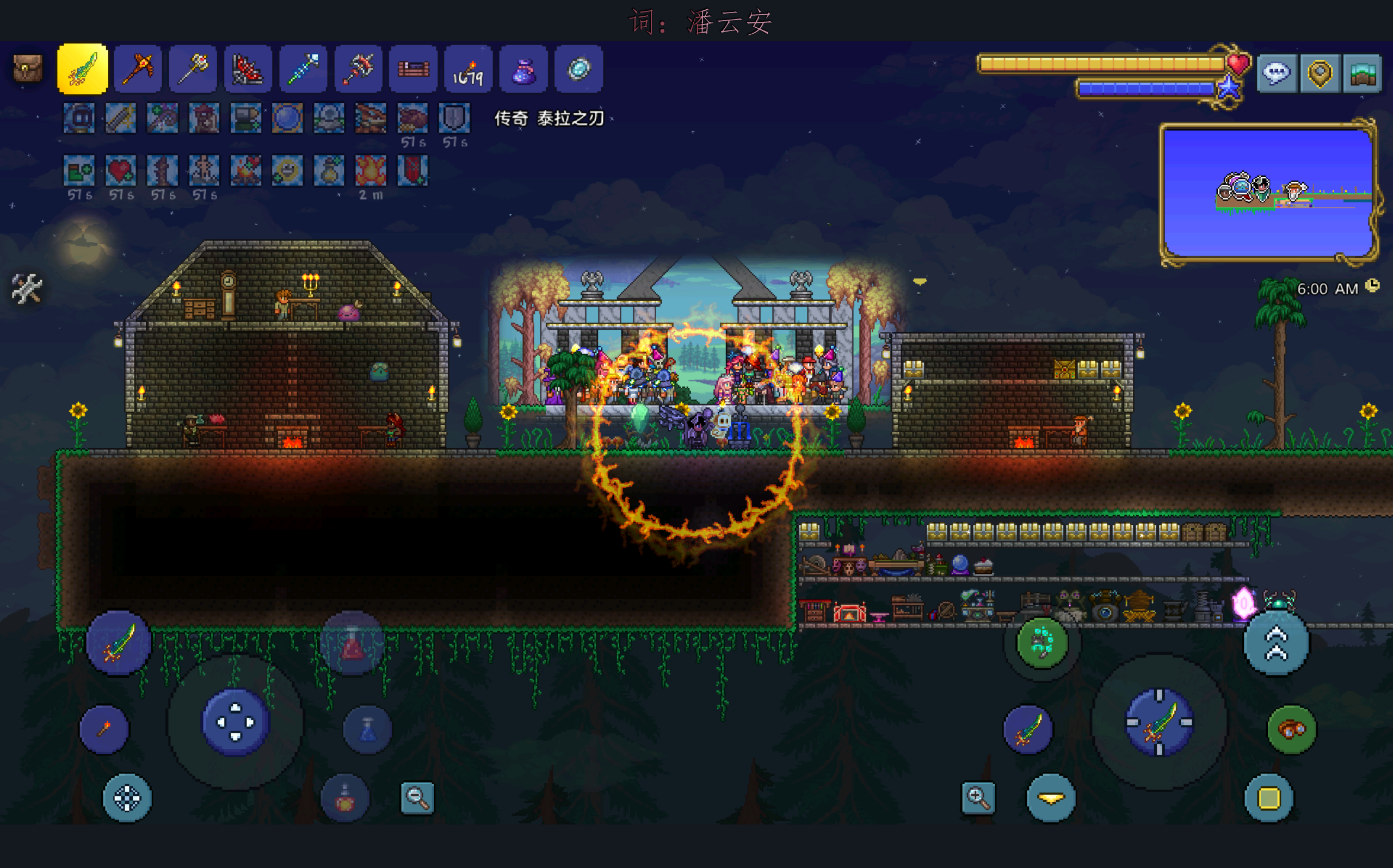The width and height of the screenshot is (1393, 868).
Task: Select the torch stack showing 1679
Action: tap(468, 69)
